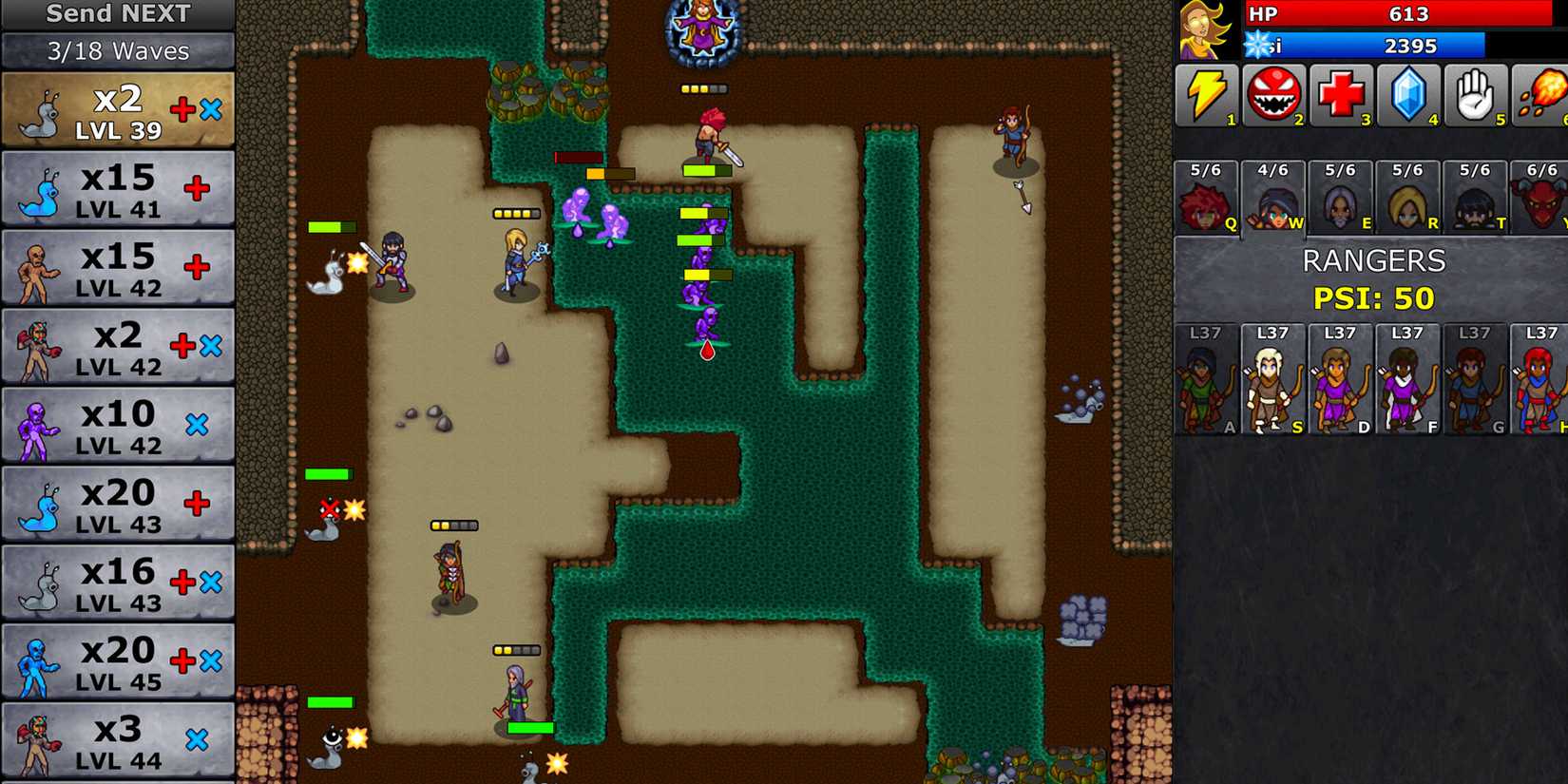Click the 3/18 Waves counter

click(x=116, y=51)
